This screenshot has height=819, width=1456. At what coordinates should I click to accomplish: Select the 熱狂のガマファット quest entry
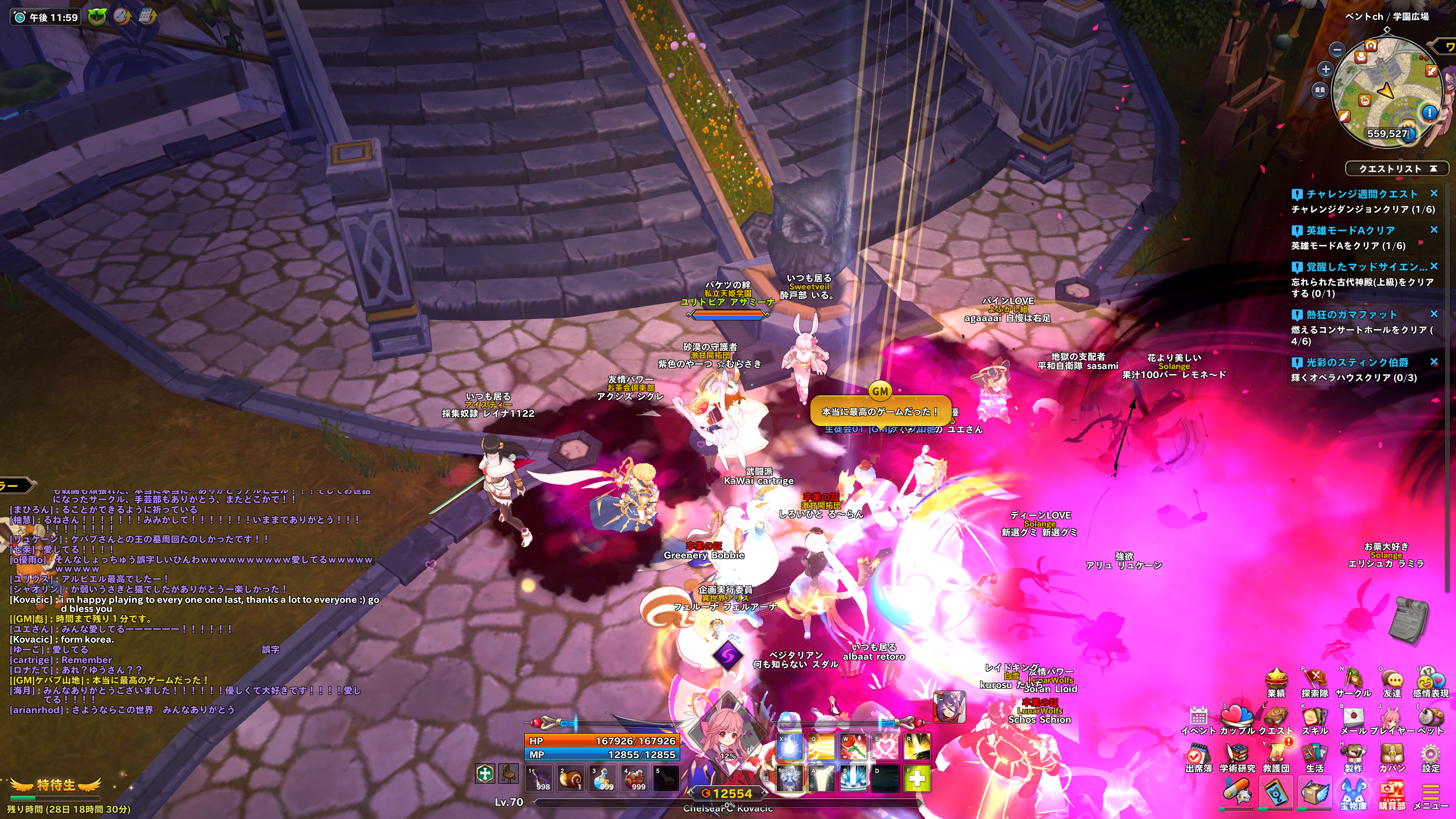point(1351,315)
